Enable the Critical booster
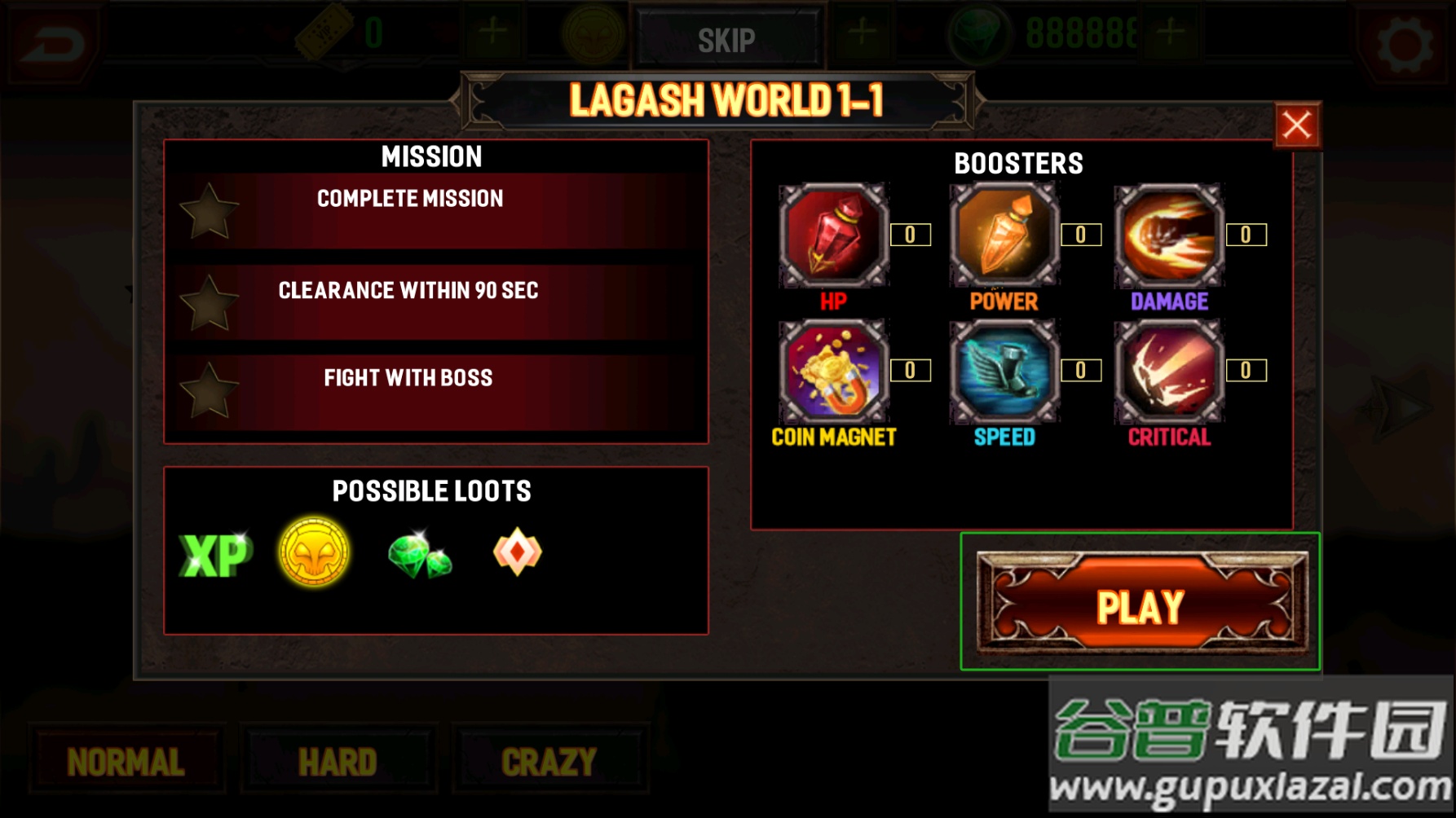The height and width of the screenshot is (818, 1456). [x=1169, y=371]
